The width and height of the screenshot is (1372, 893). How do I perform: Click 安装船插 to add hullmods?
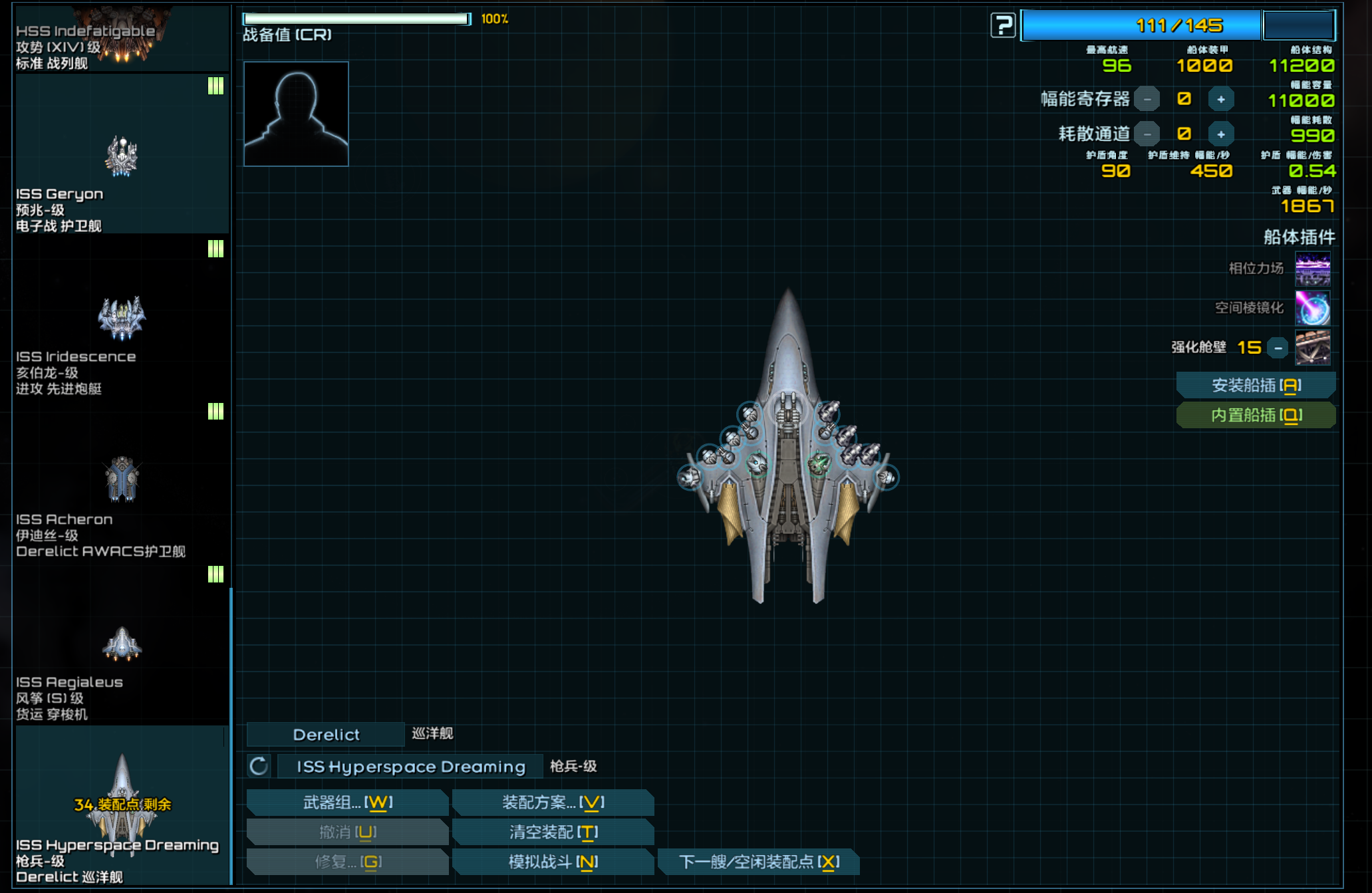coord(1256,386)
